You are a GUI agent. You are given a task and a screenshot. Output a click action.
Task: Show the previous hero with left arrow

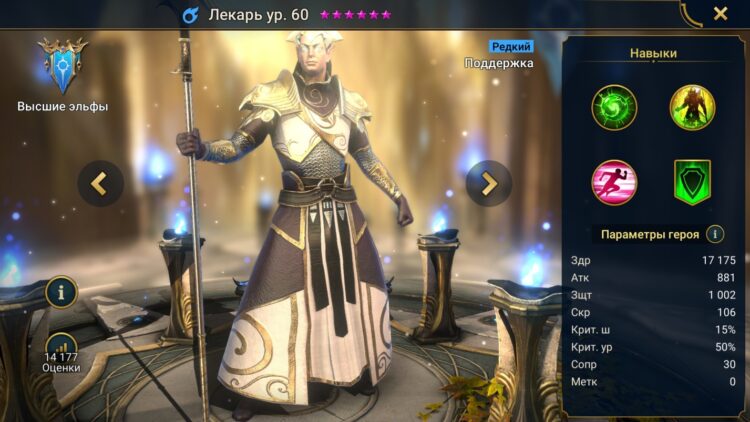point(101,183)
